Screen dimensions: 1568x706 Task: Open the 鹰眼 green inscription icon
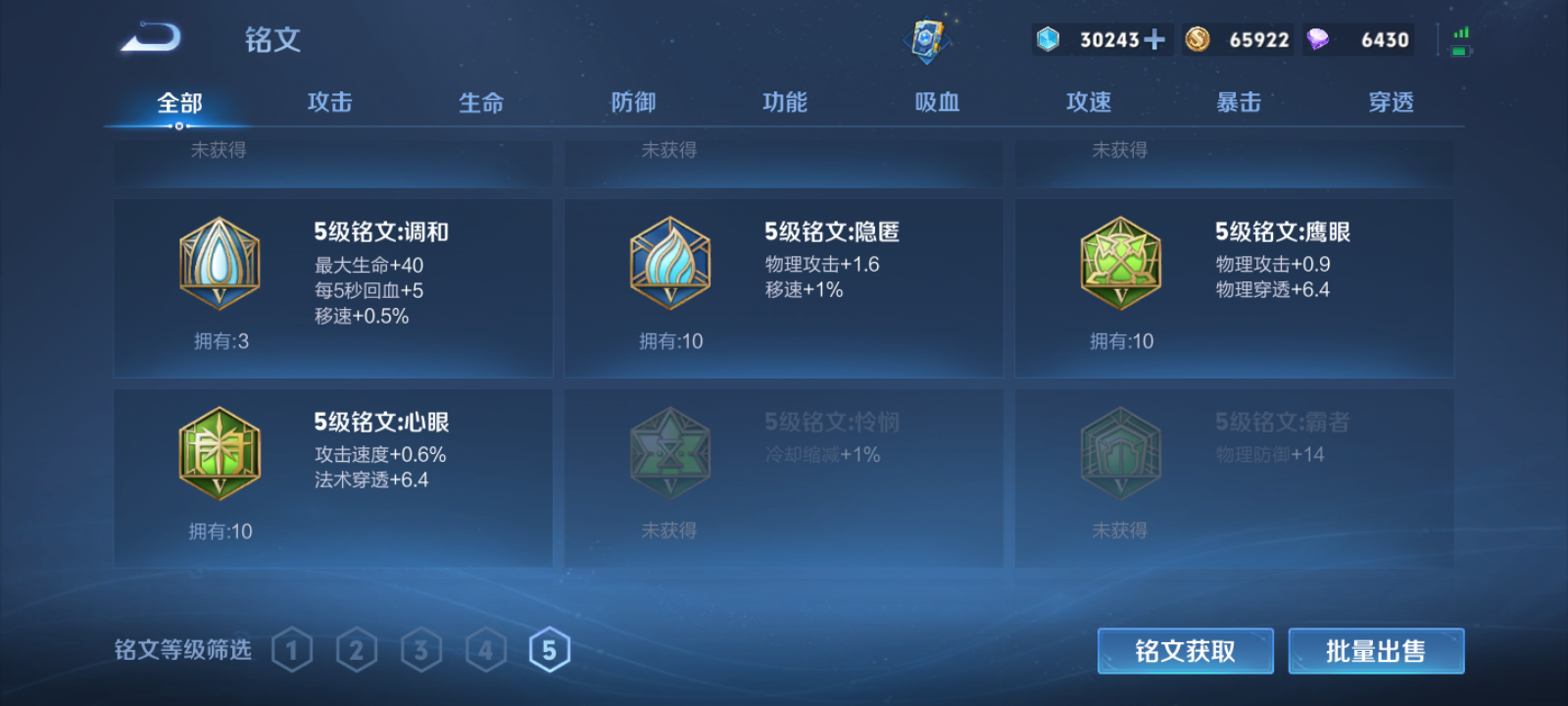click(1120, 262)
